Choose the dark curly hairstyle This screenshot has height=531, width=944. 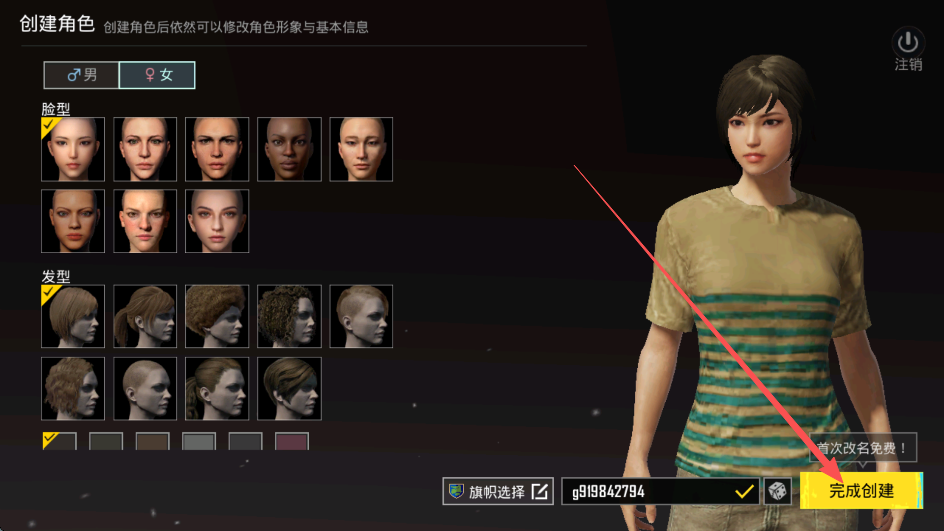coord(289,317)
